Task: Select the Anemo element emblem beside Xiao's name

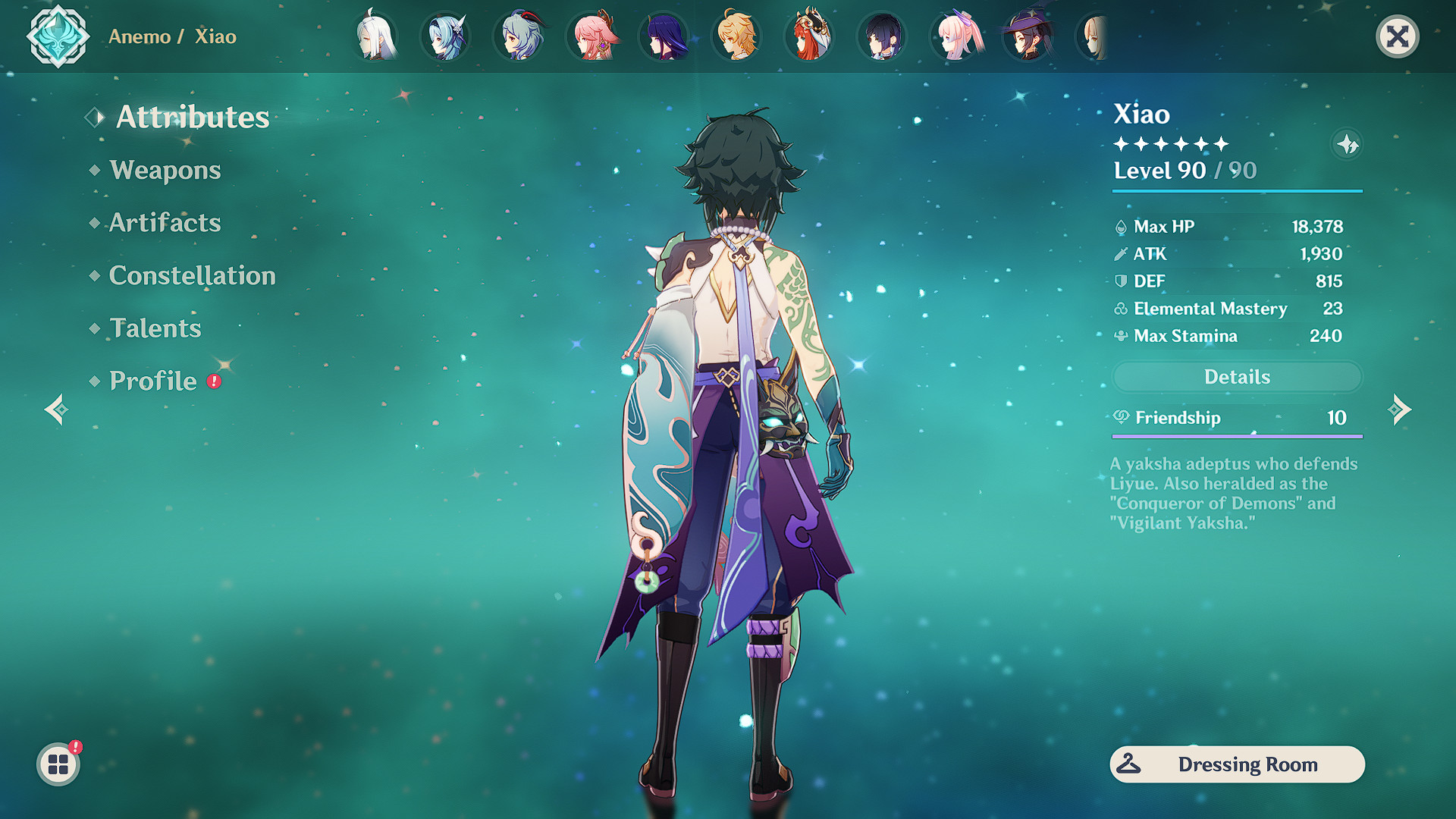Action: pyautogui.click(x=58, y=36)
